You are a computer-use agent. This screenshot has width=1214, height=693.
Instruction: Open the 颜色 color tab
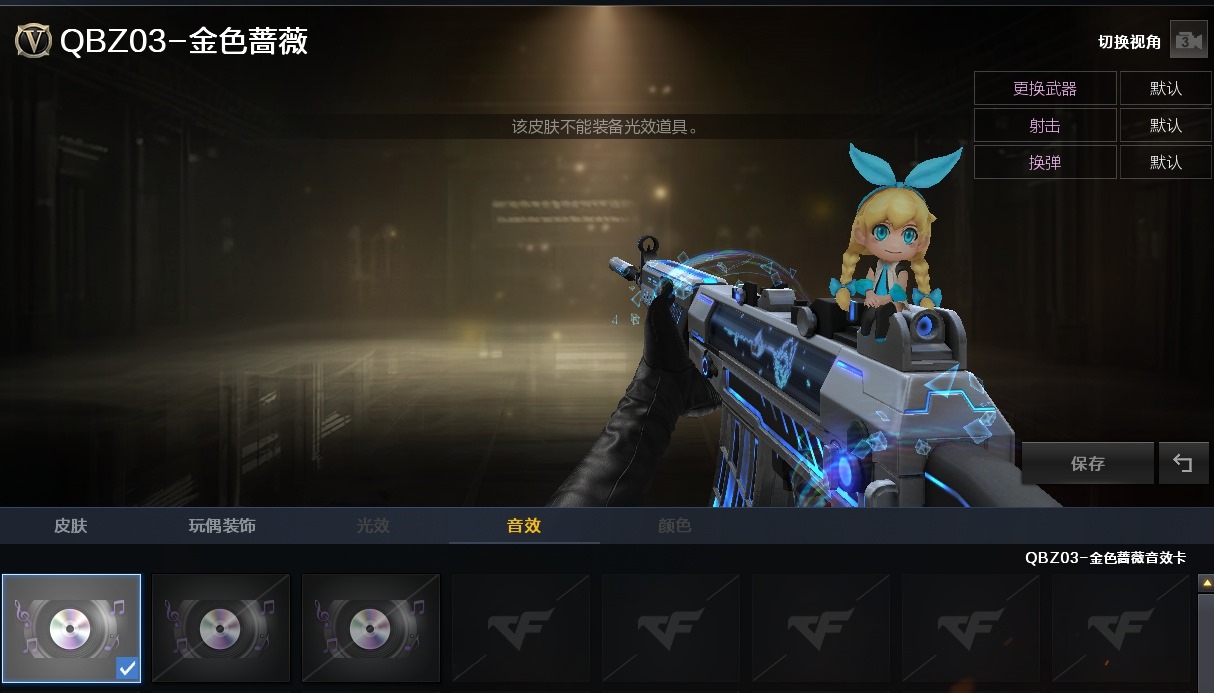click(x=674, y=526)
